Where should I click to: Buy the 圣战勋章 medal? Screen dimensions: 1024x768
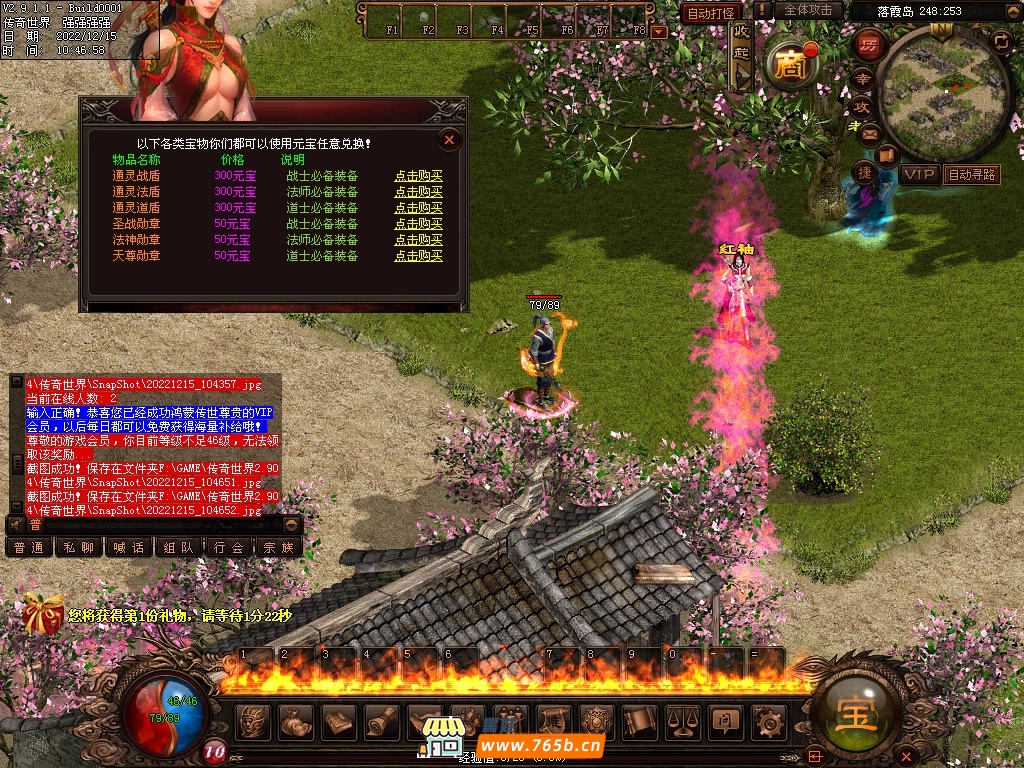(418, 224)
